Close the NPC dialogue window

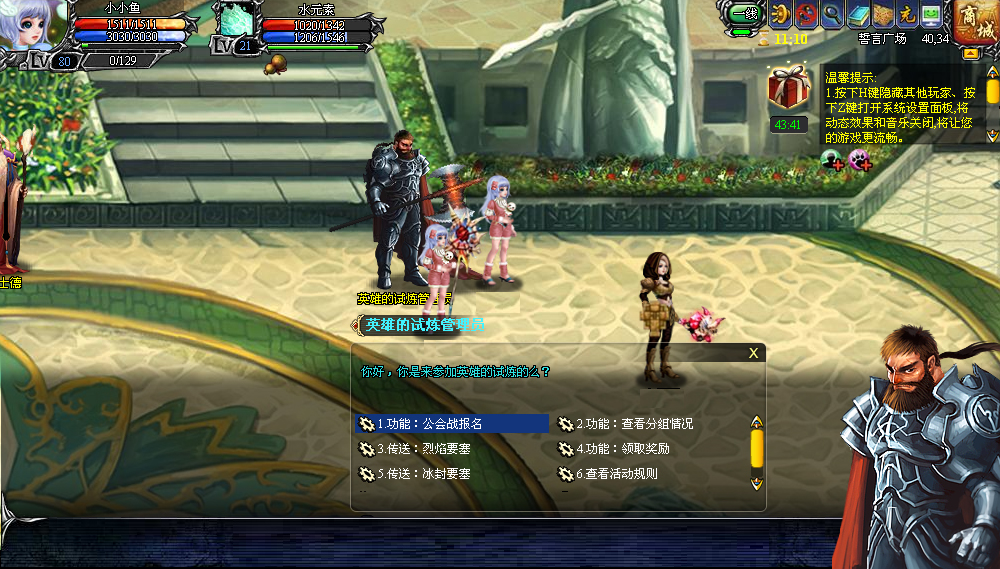(753, 352)
